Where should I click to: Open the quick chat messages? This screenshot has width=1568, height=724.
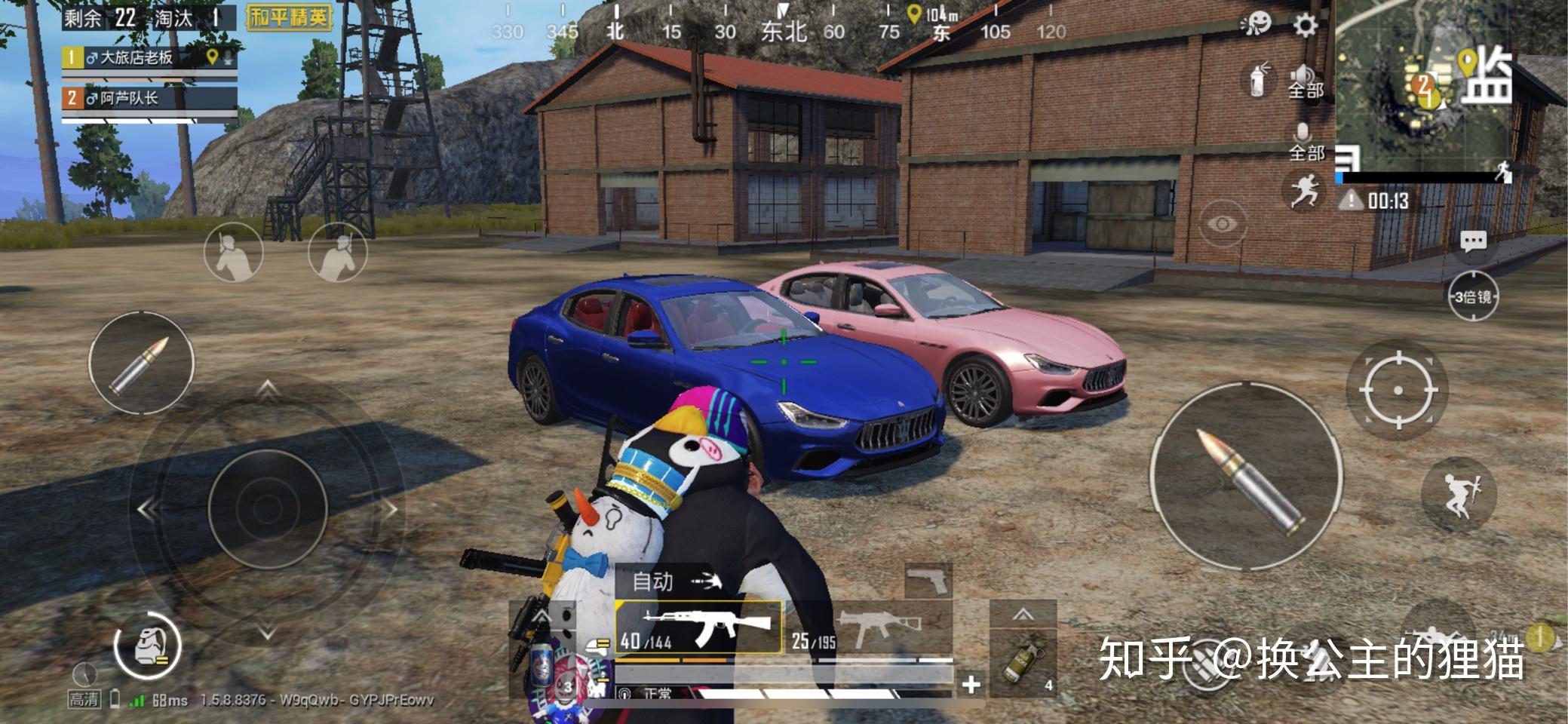[1473, 241]
